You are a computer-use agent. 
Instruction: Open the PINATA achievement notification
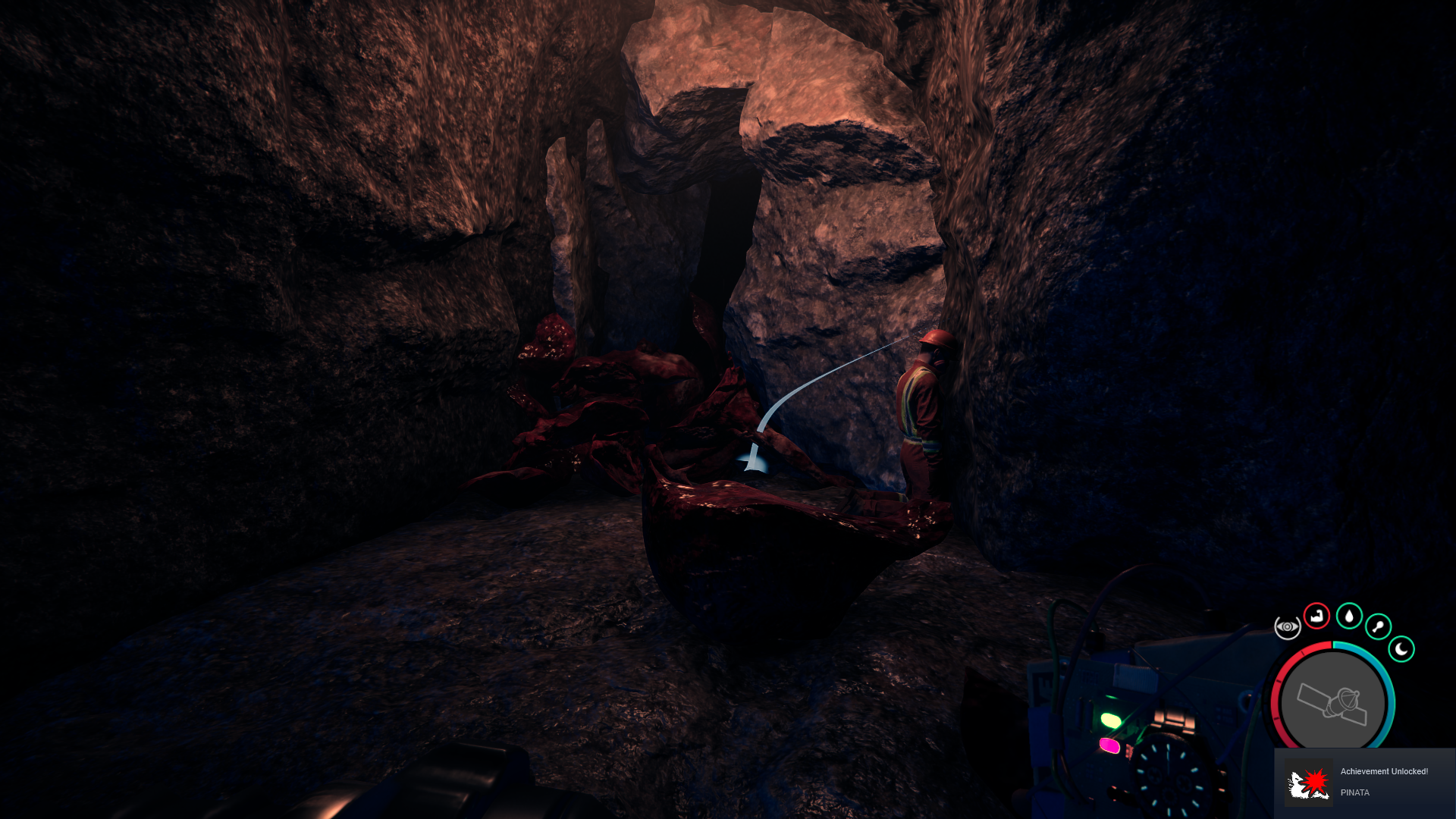pyautogui.click(x=1365, y=783)
